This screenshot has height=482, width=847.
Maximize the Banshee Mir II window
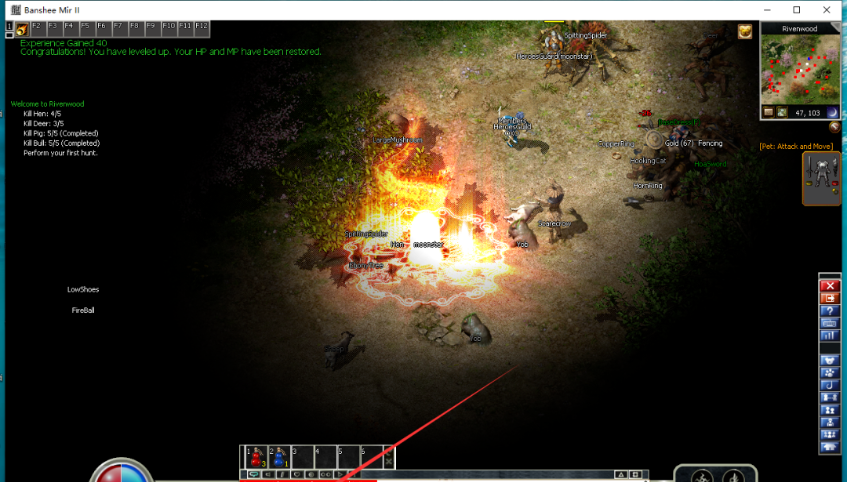coord(797,10)
